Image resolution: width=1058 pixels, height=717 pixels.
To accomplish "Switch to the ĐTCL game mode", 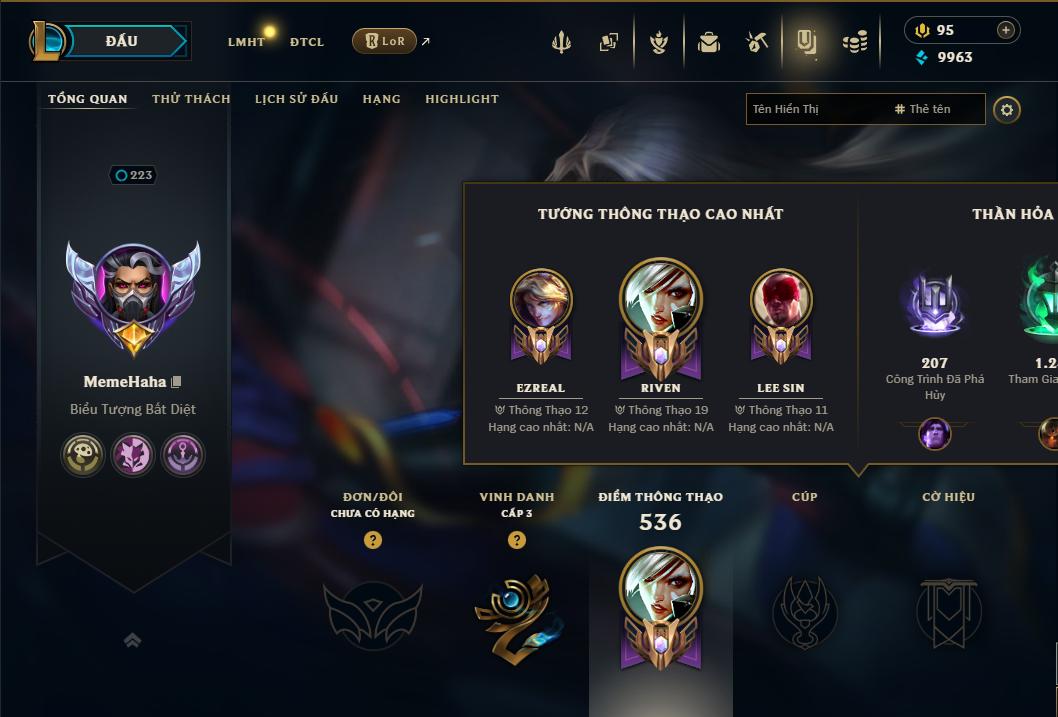I will tap(307, 42).
